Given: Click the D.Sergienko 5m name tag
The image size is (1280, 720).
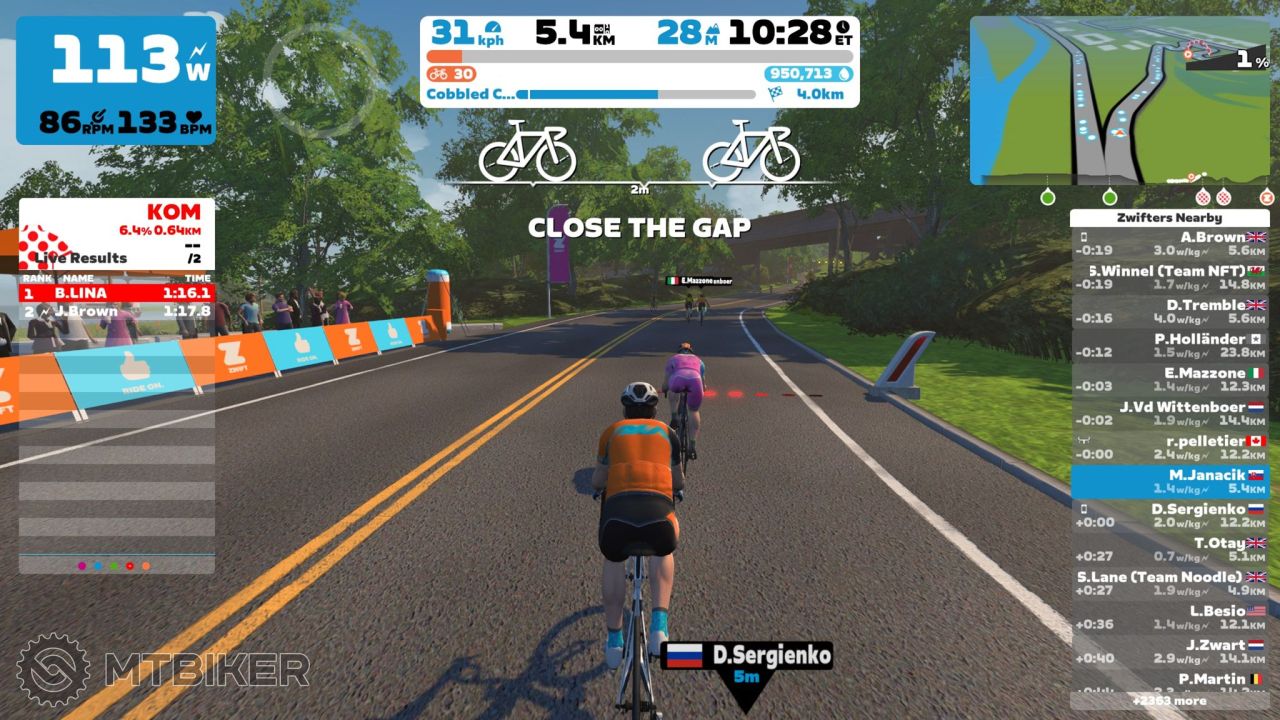Looking at the screenshot, I should [x=747, y=664].
